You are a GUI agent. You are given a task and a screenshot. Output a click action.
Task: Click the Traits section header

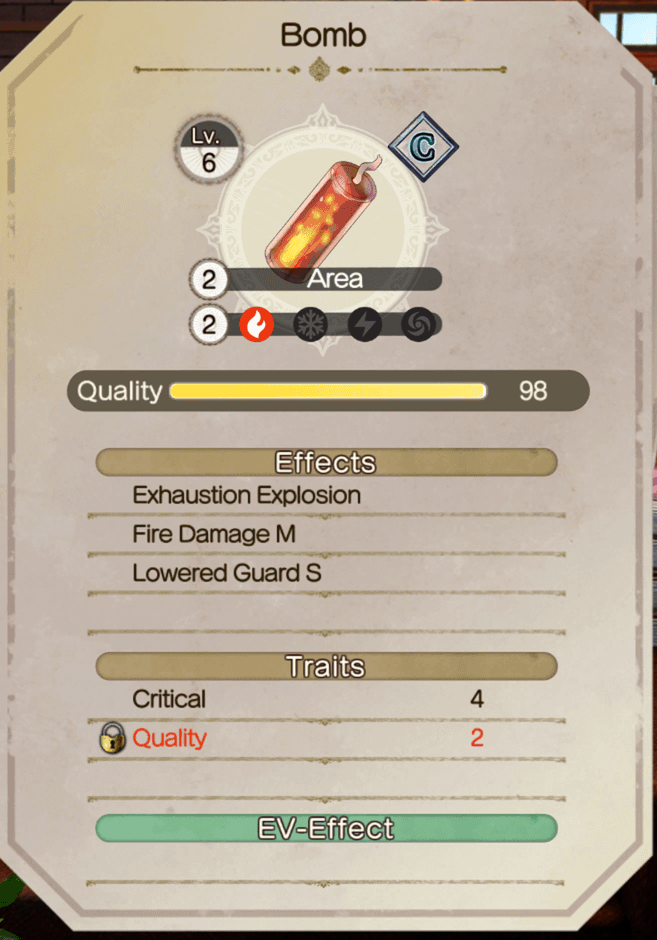tap(326, 666)
